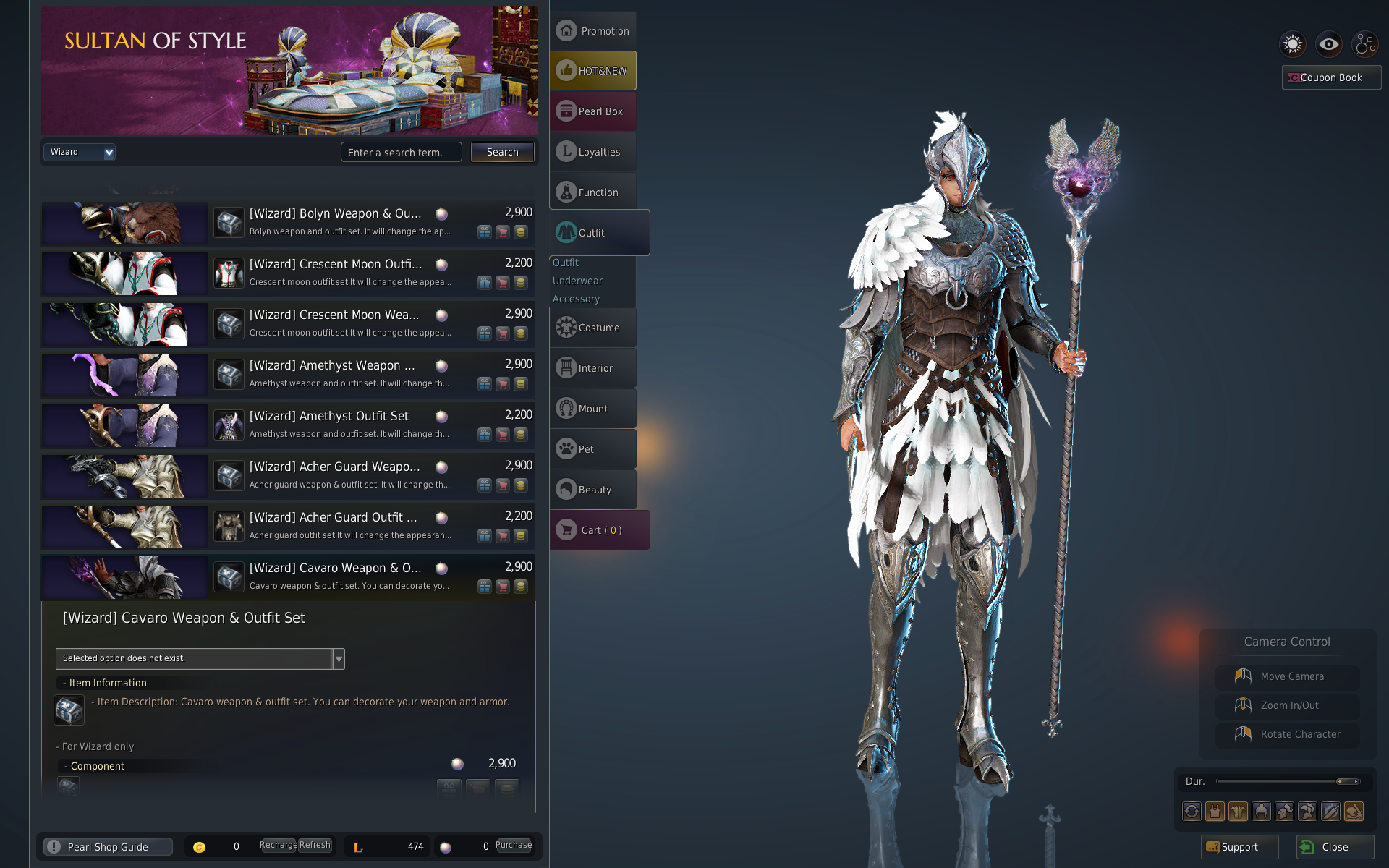Image resolution: width=1389 pixels, height=868 pixels.
Task: Switch to the HOT&NEW tab
Action: 593,71
